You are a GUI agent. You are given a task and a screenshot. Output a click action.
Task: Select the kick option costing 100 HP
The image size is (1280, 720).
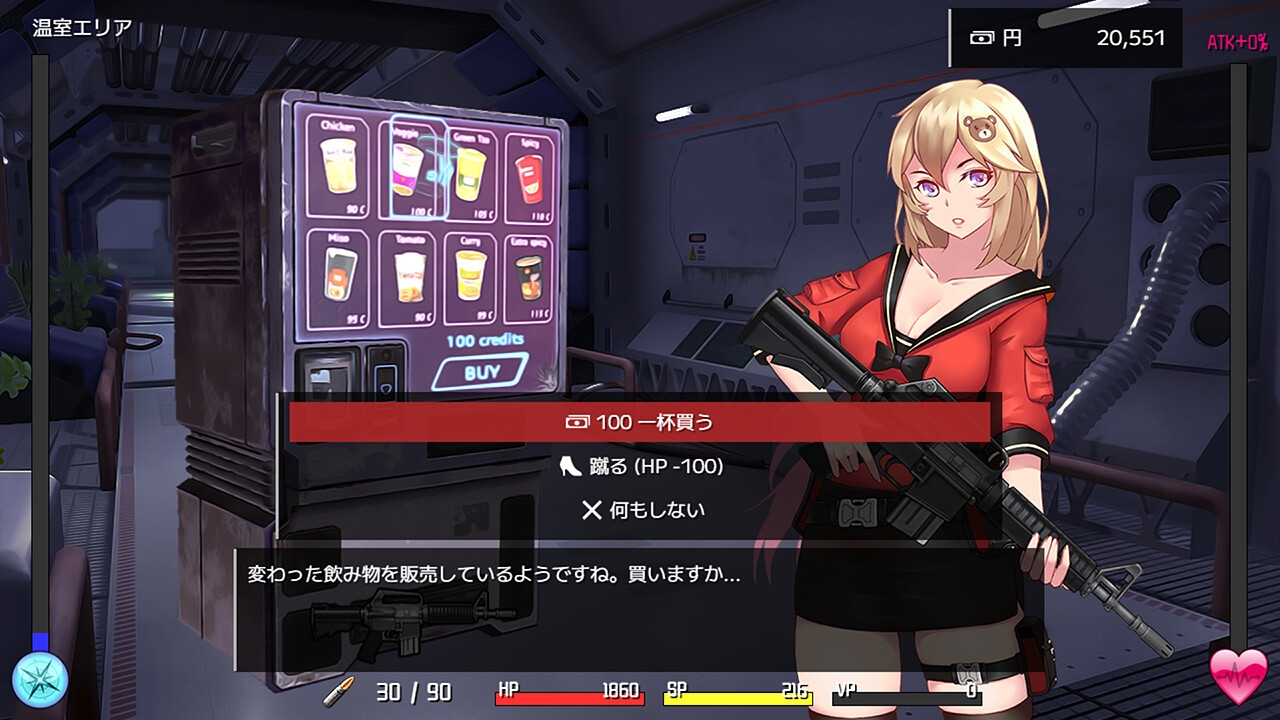click(x=640, y=466)
